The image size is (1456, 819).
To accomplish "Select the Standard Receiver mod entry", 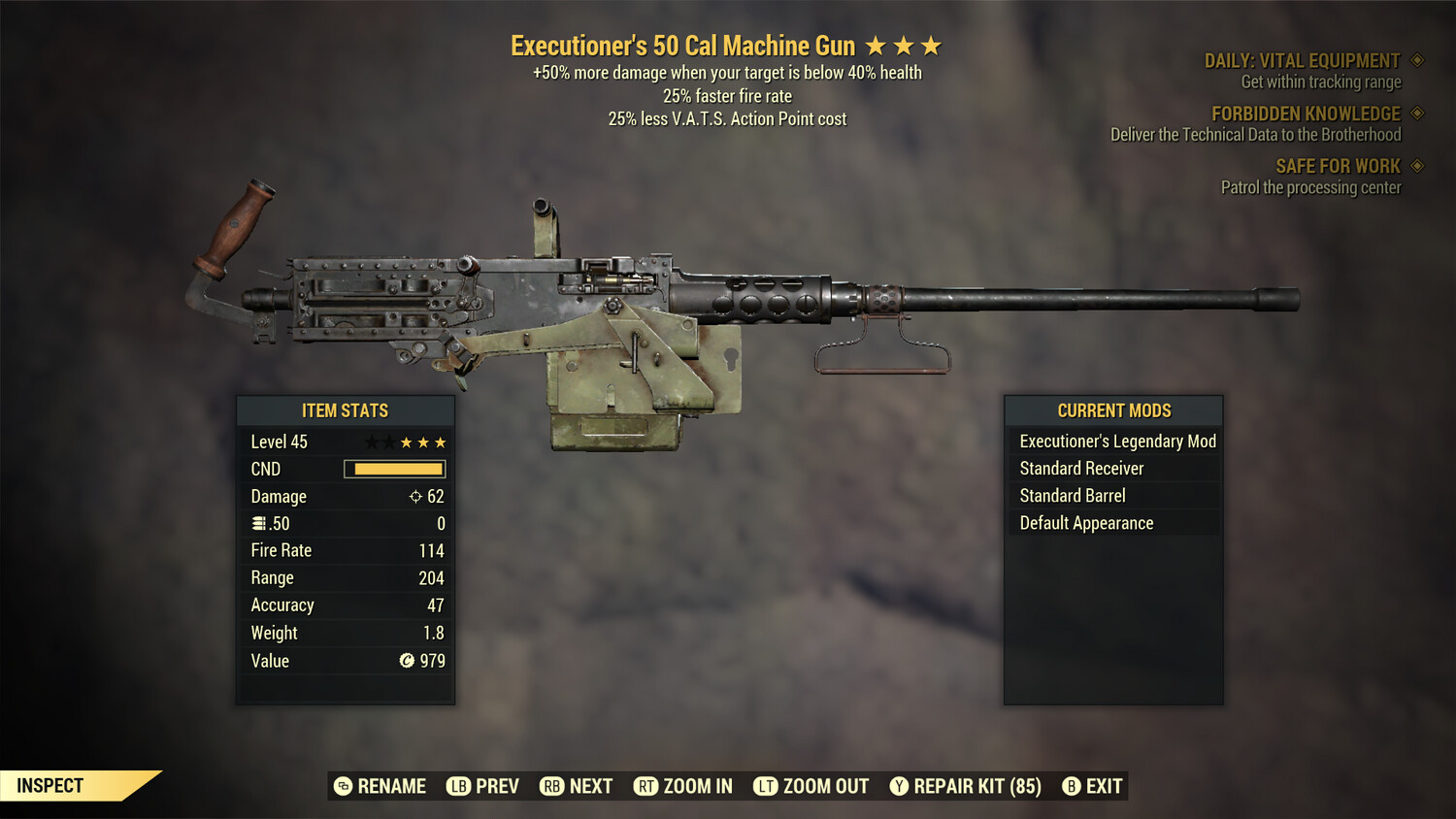I will click(1081, 468).
